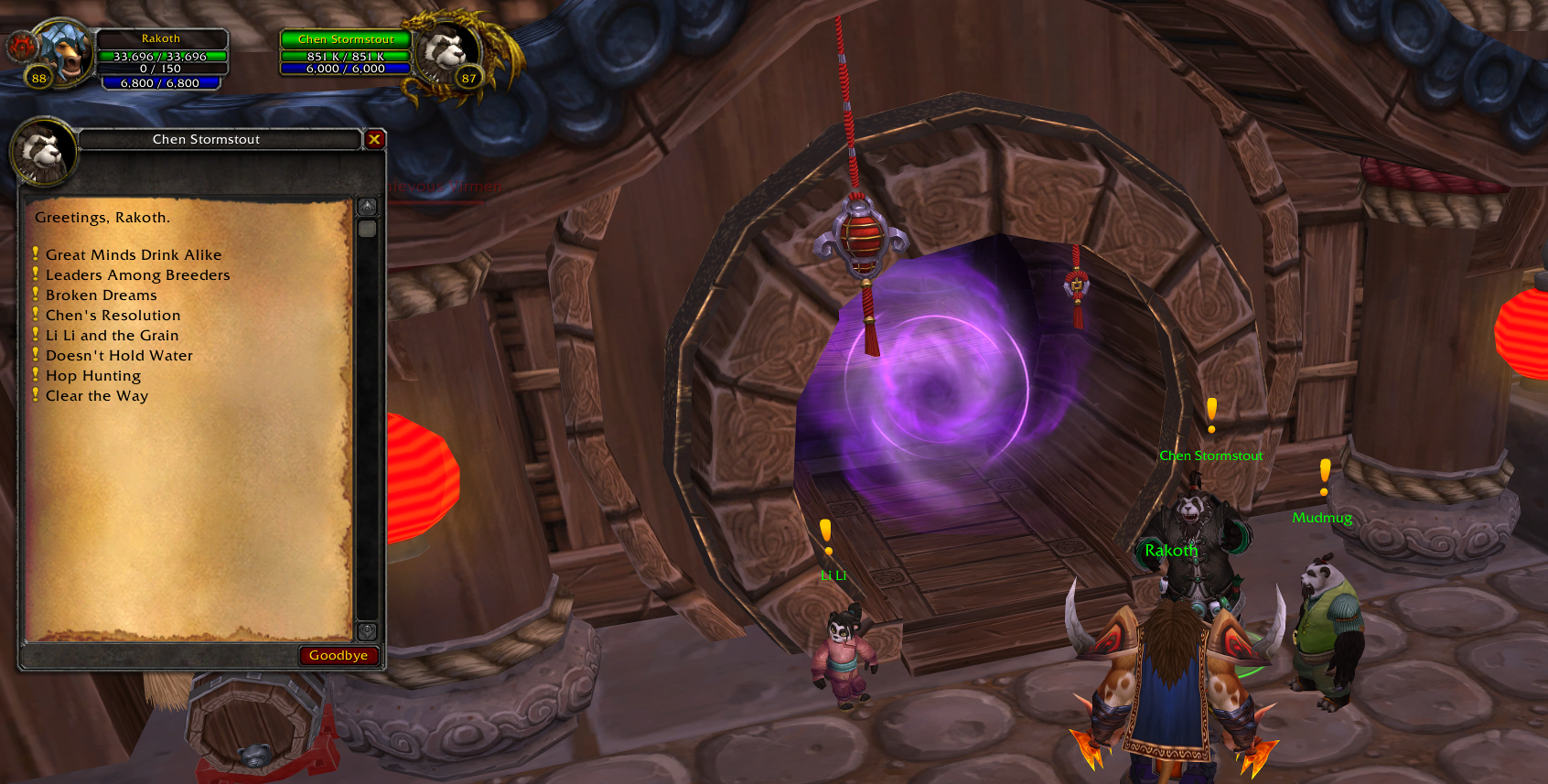This screenshot has height=784, width=1548.
Task: Click Rakoth's player portrait
Action: click(62, 53)
